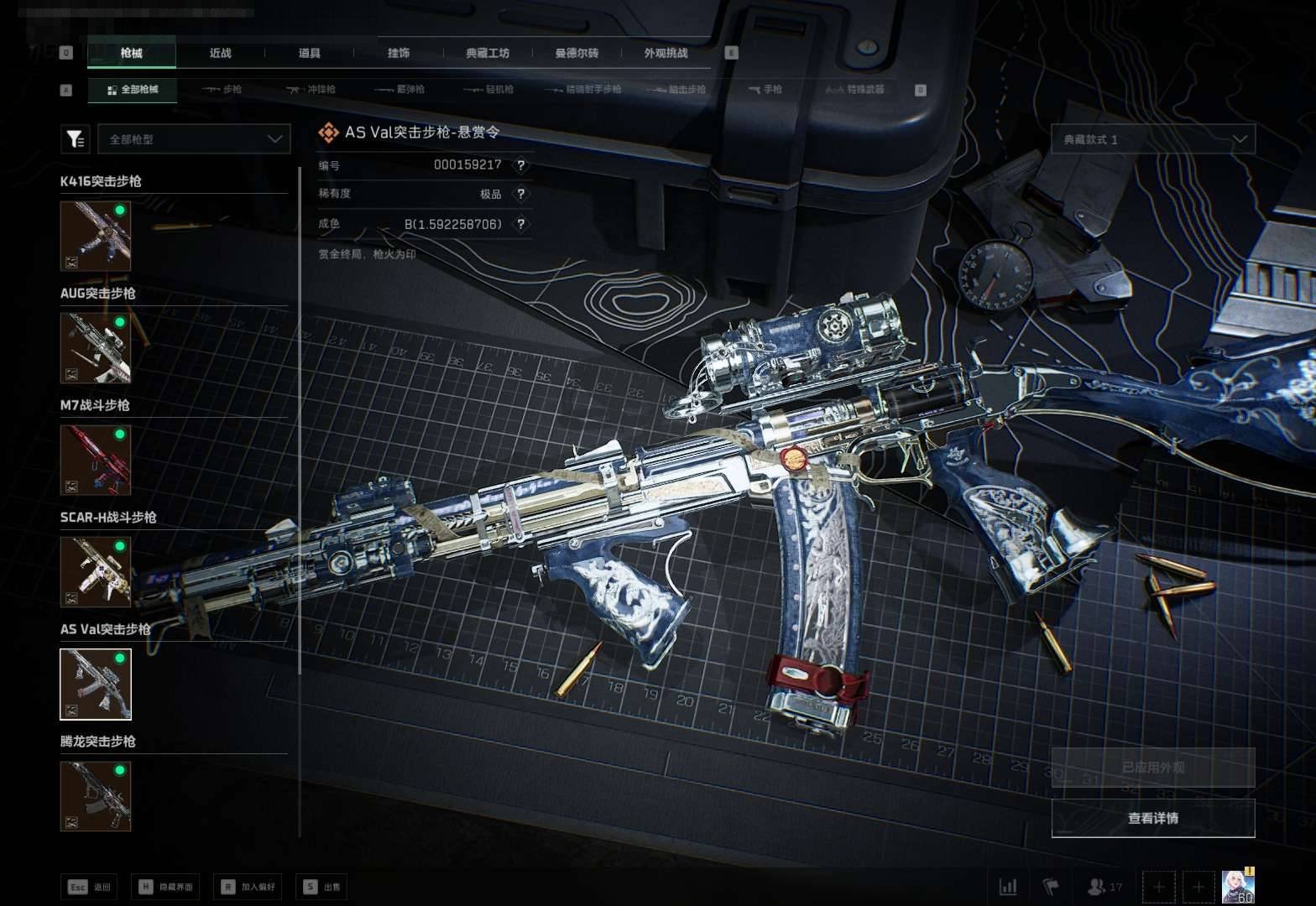Pick the red M7 battle rifle skin
Image resolution: width=1316 pixels, height=906 pixels.
pyautogui.click(x=96, y=459)
